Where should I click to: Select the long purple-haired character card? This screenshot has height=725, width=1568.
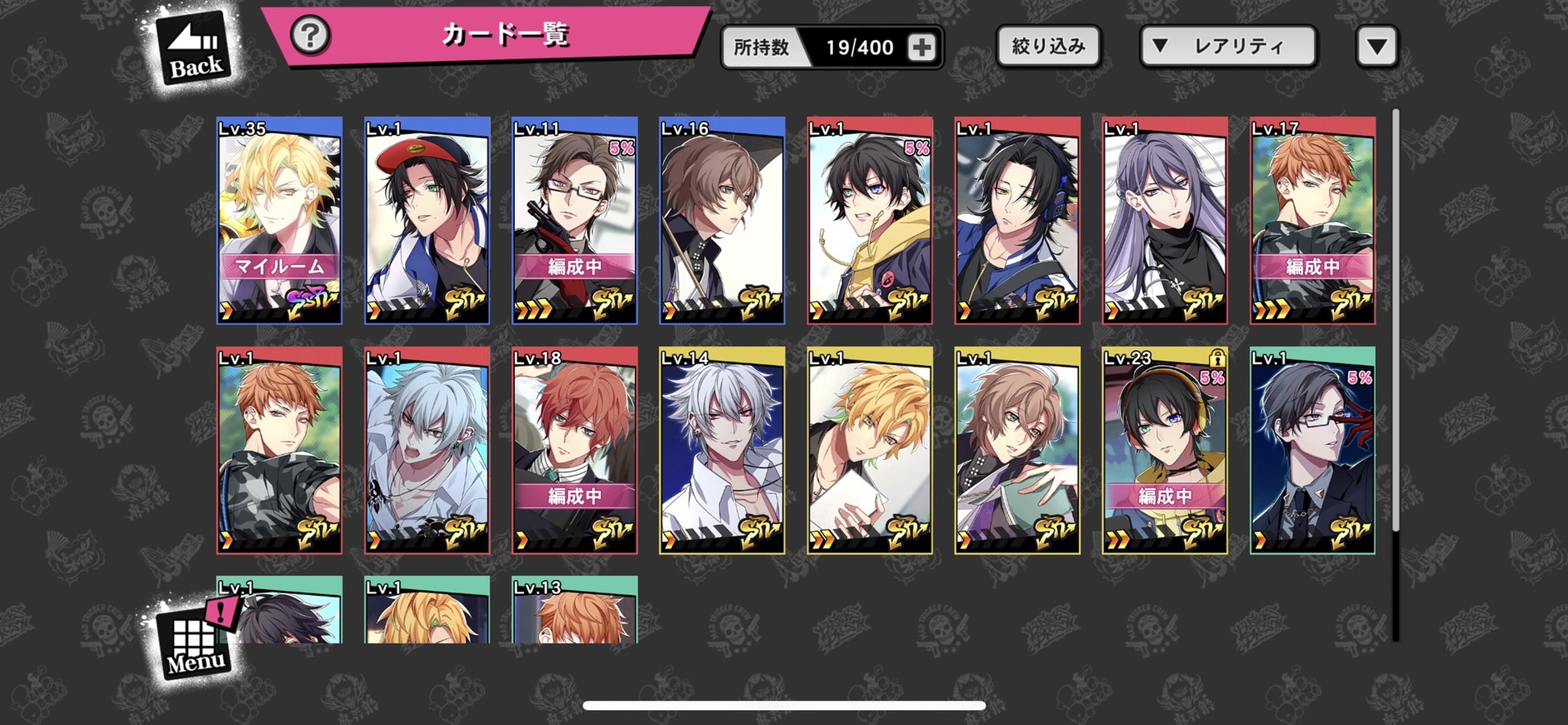(1165, 221)
